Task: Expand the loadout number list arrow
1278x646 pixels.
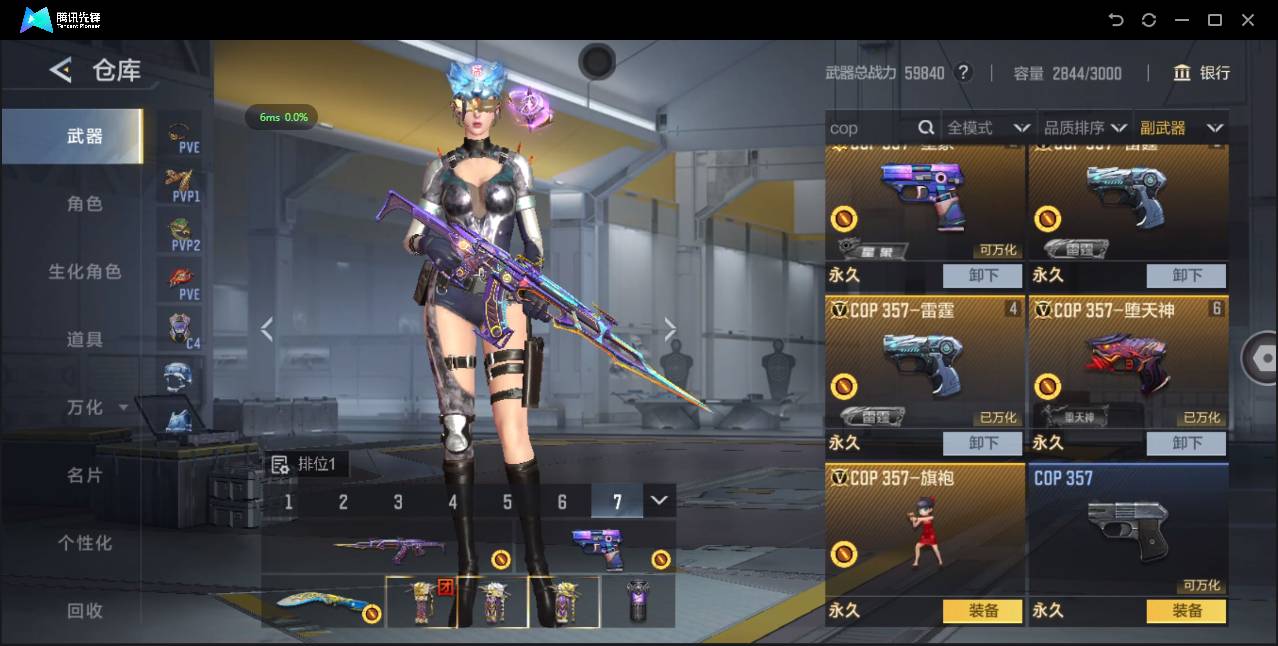Action: 658,500
